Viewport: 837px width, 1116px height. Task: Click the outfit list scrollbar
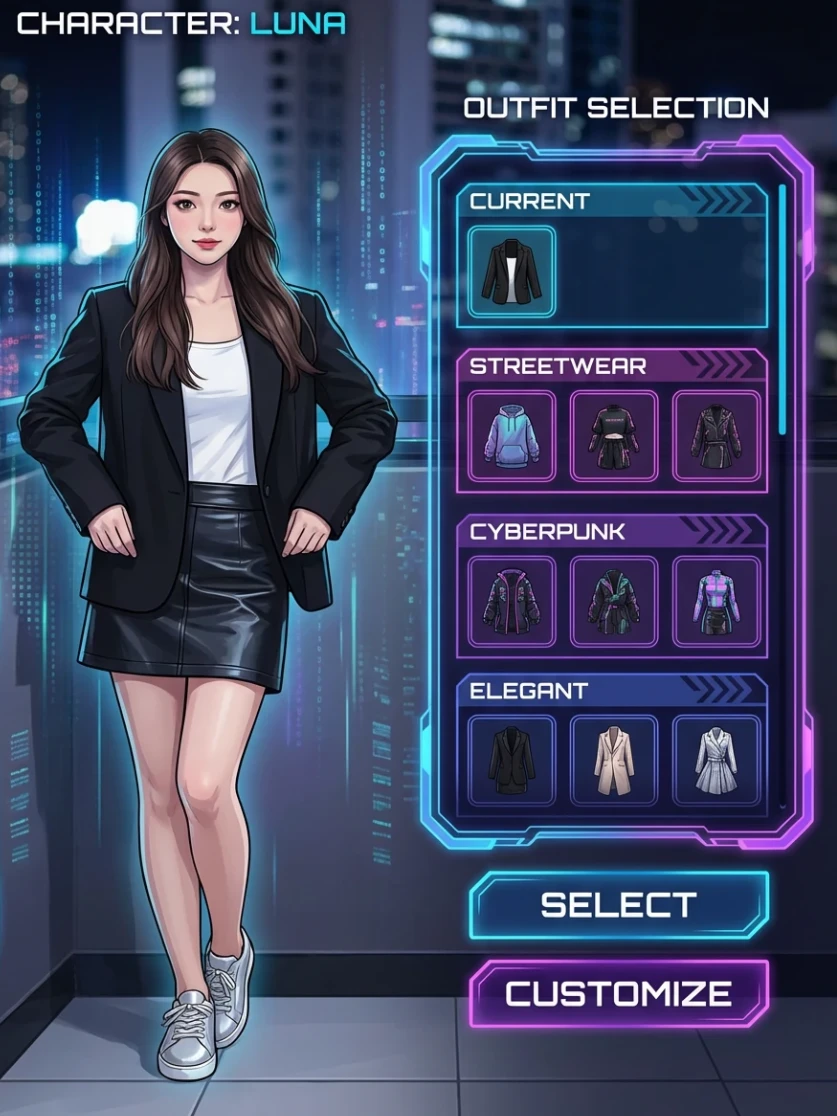[x=782, y=310]
